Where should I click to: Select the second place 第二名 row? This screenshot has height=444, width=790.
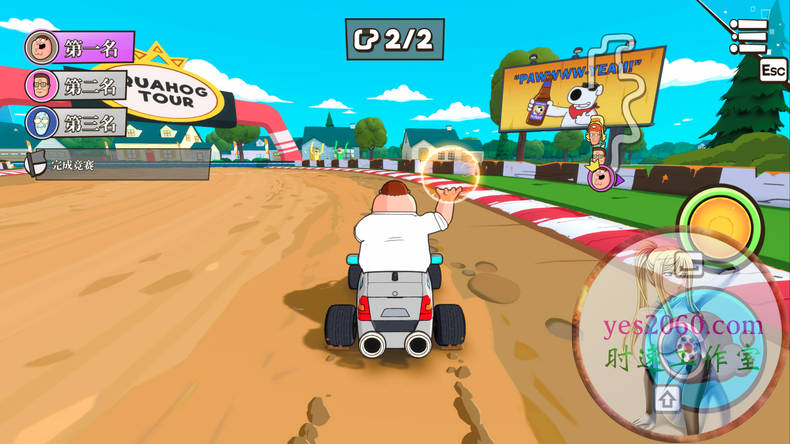click(x=76, y=85)
